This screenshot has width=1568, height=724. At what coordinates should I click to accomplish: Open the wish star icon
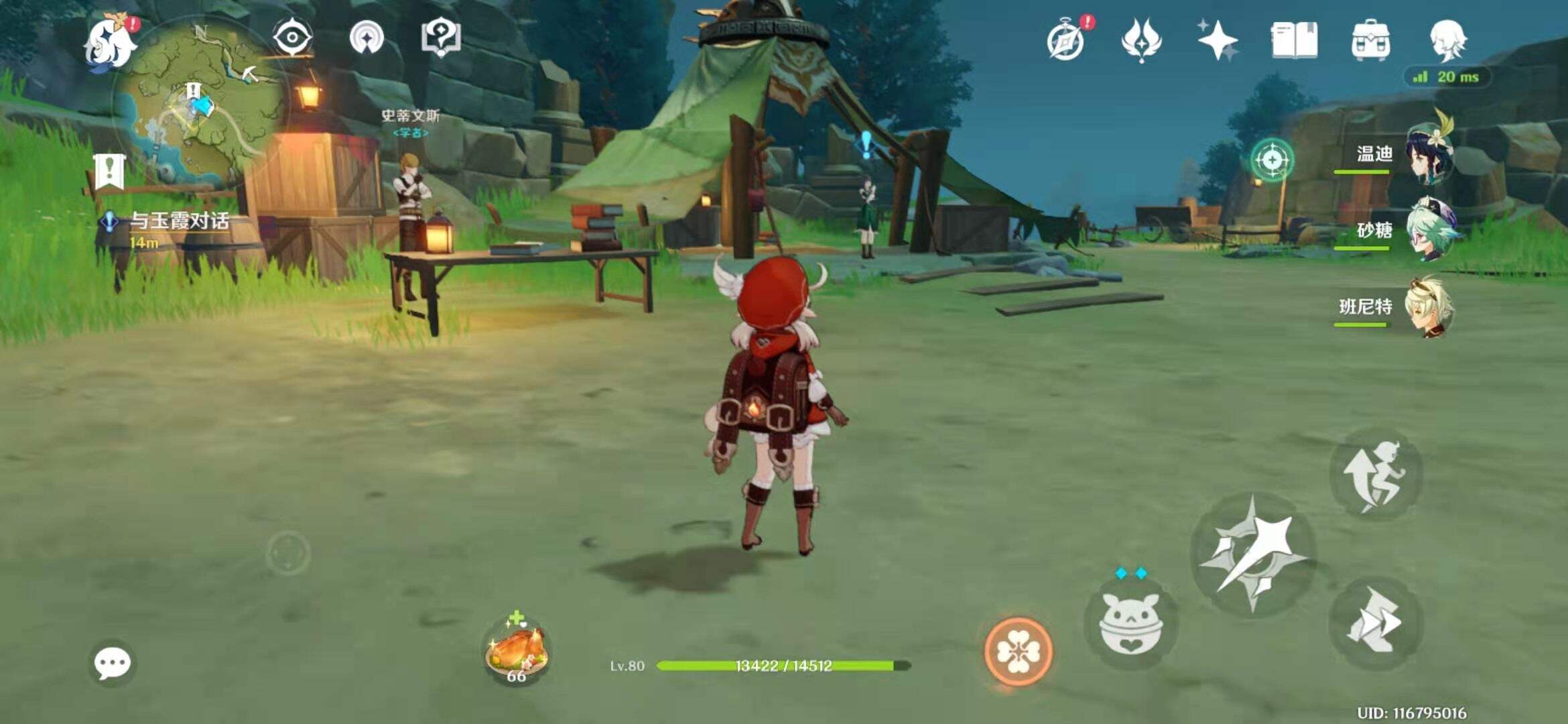(x=1218, y=40)
